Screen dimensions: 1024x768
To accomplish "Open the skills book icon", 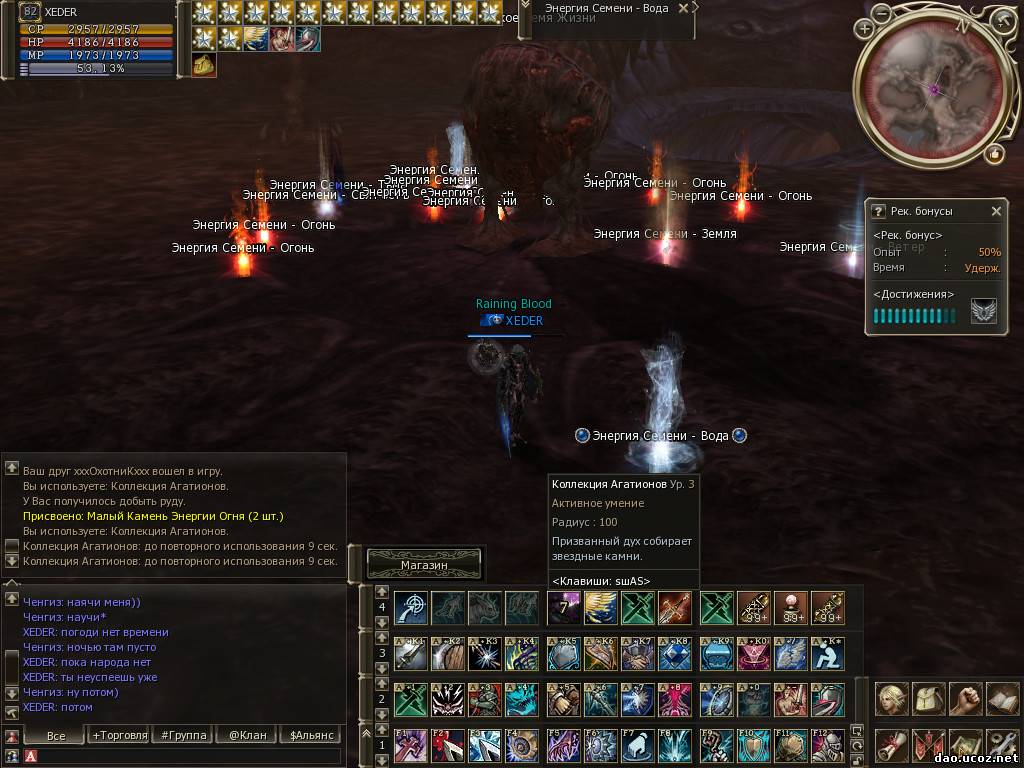I will point(1002,699).
